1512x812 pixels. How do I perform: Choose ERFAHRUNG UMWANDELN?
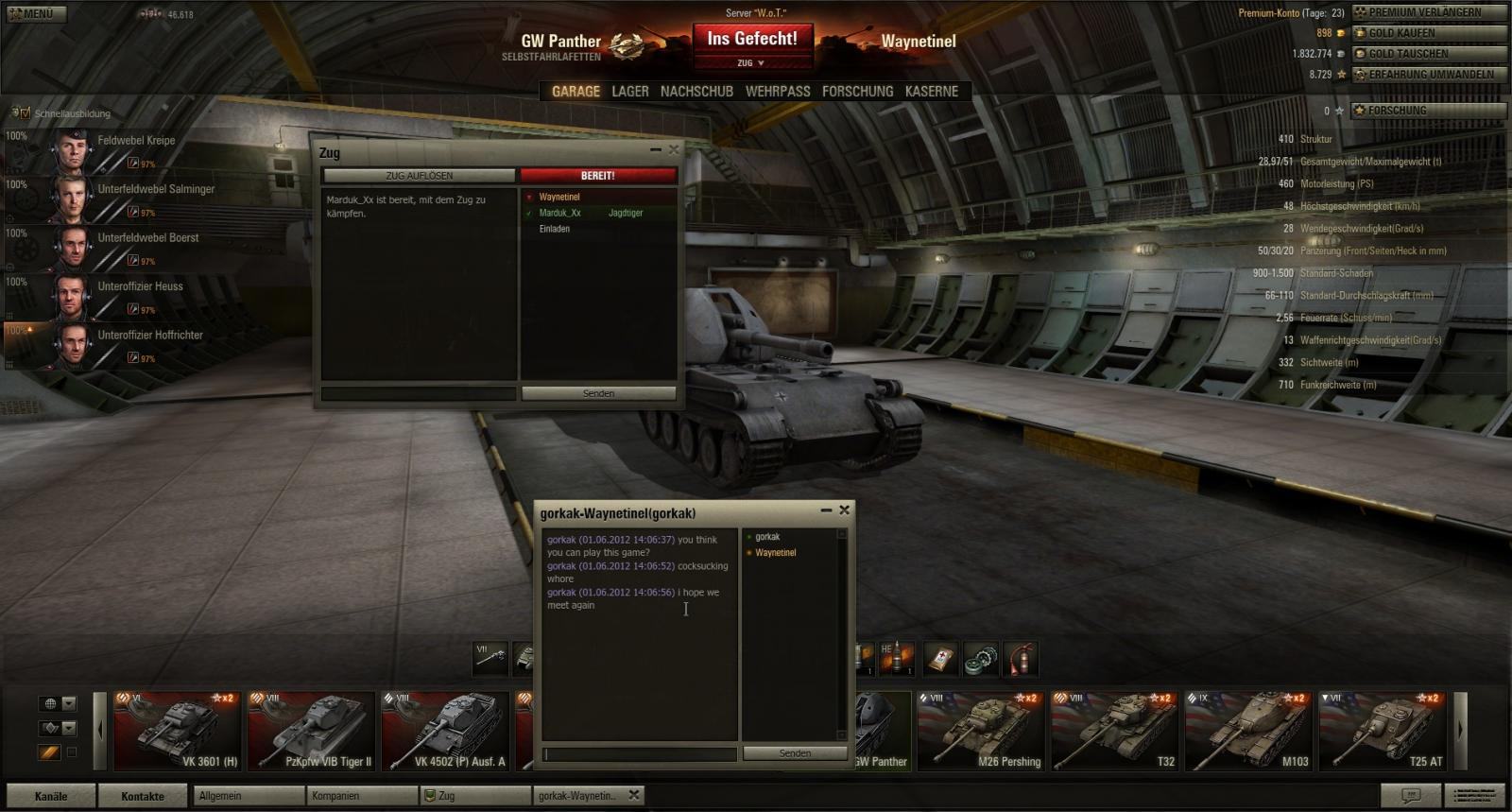1429,75
